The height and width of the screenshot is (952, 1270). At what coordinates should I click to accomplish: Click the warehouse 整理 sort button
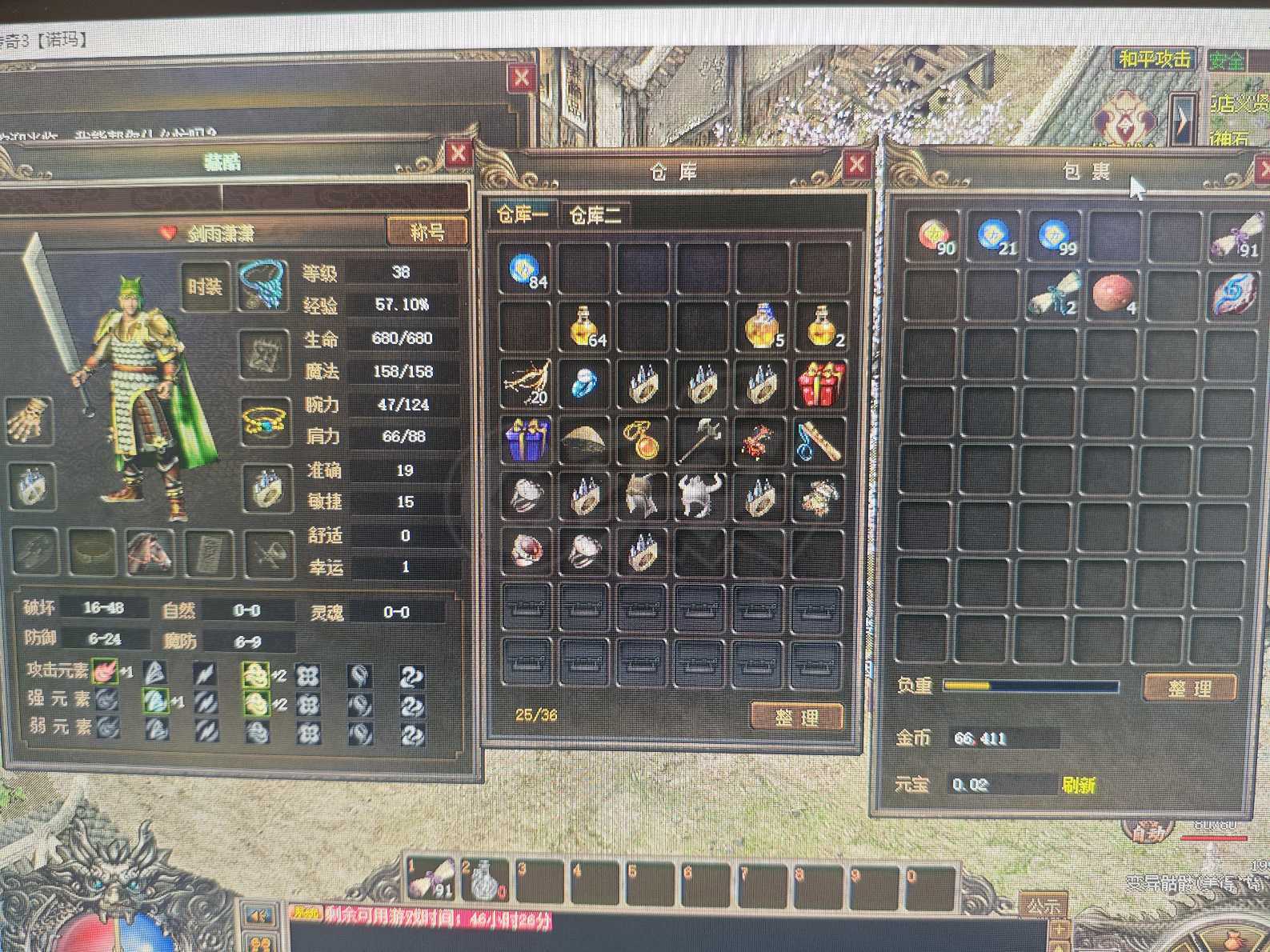click(796, 716)
